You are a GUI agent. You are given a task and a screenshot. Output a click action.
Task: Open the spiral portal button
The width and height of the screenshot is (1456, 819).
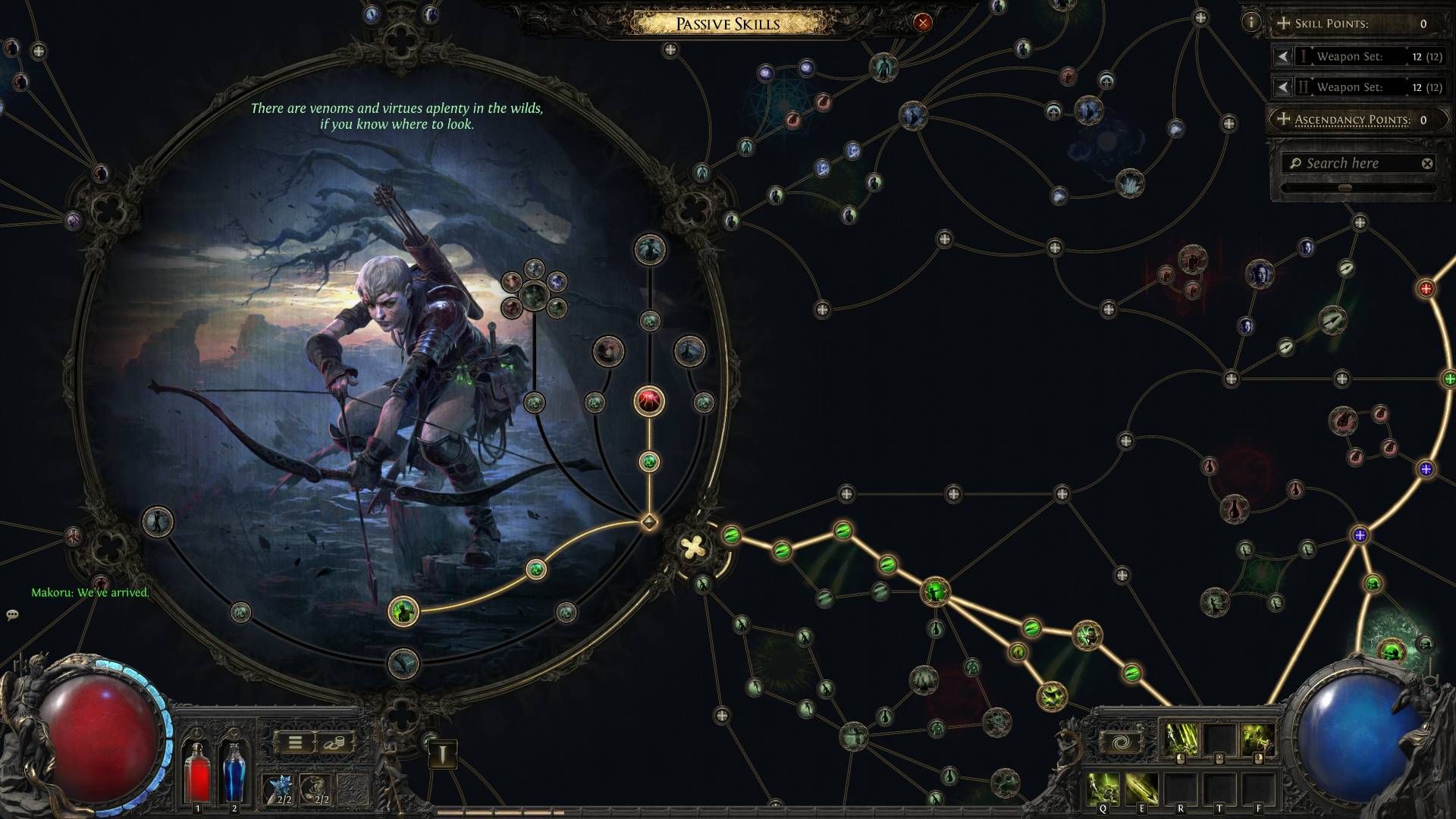pos(1122,742)
